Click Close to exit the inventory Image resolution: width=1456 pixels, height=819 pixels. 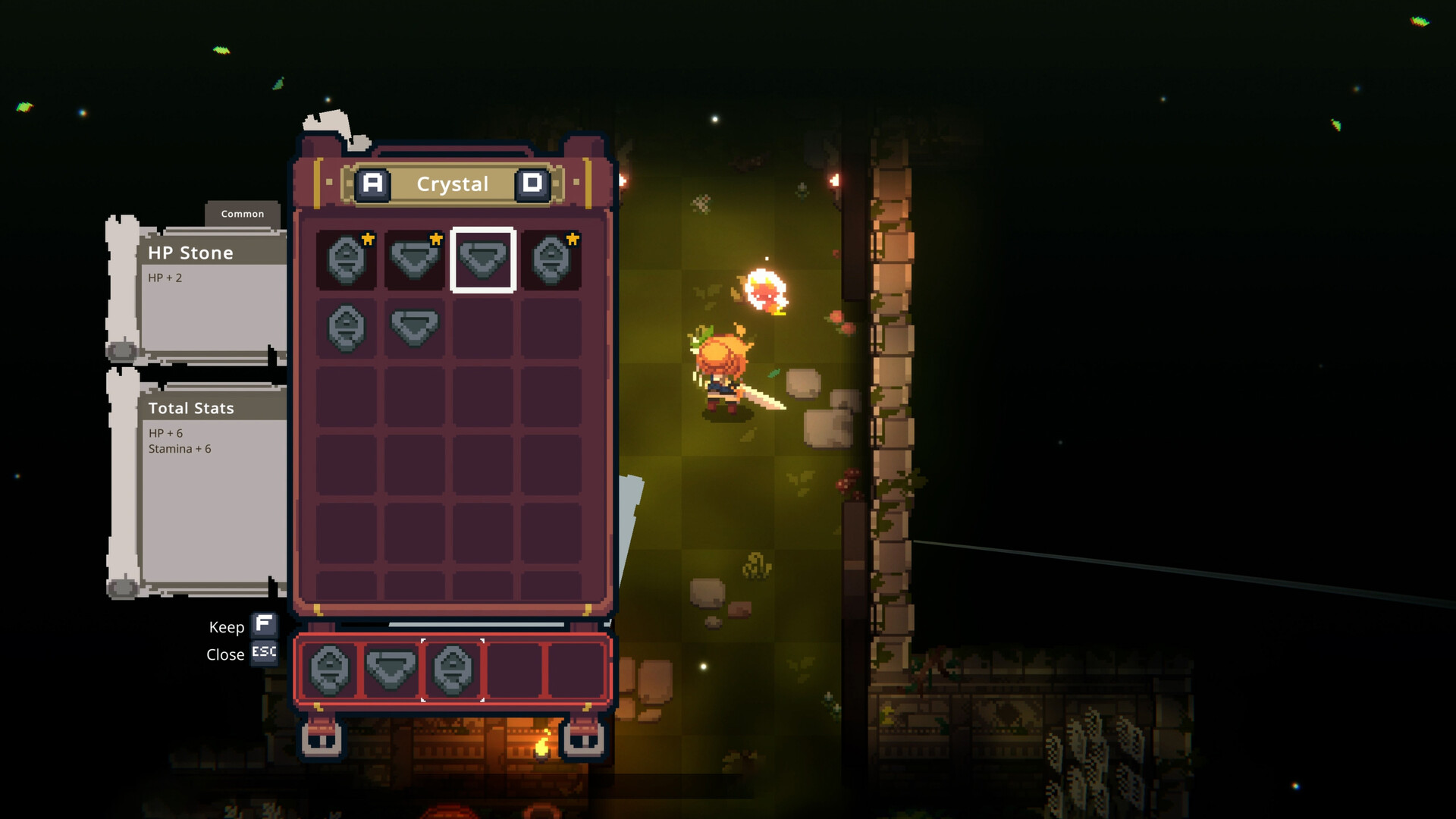coord(224,654)
